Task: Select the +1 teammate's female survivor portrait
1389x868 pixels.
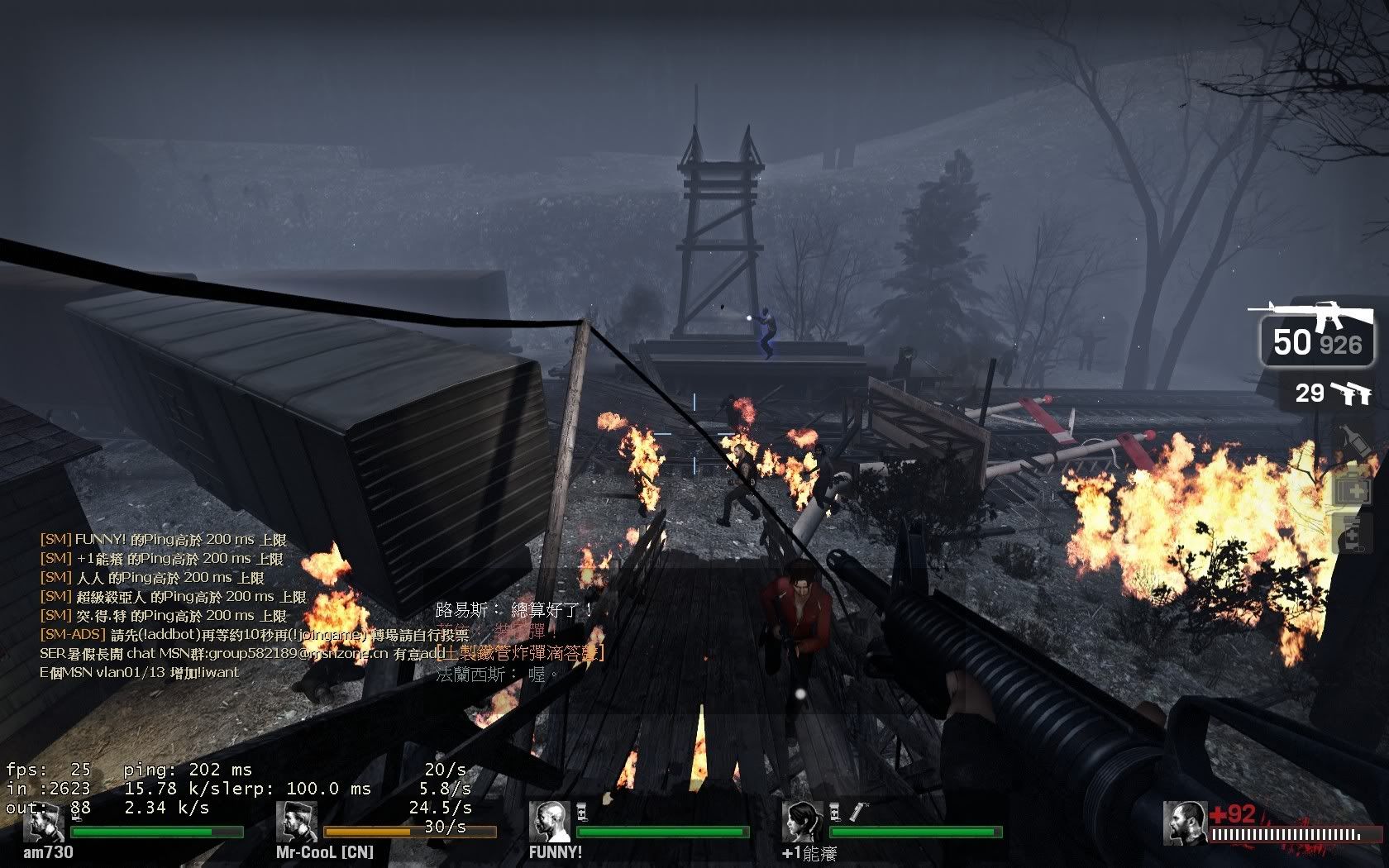Action: click(803, 822)
